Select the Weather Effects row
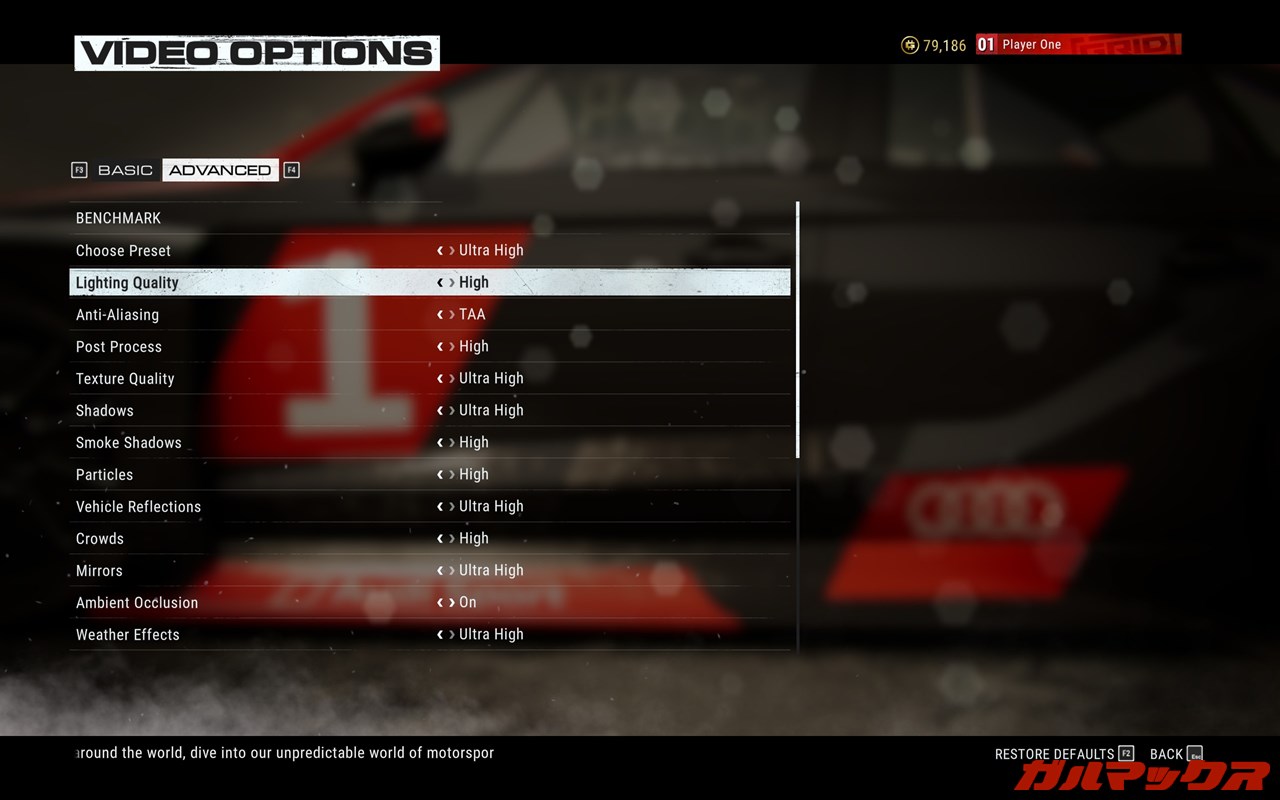The width and height of the screenshot is (1280, 800). tap(127, 634)
